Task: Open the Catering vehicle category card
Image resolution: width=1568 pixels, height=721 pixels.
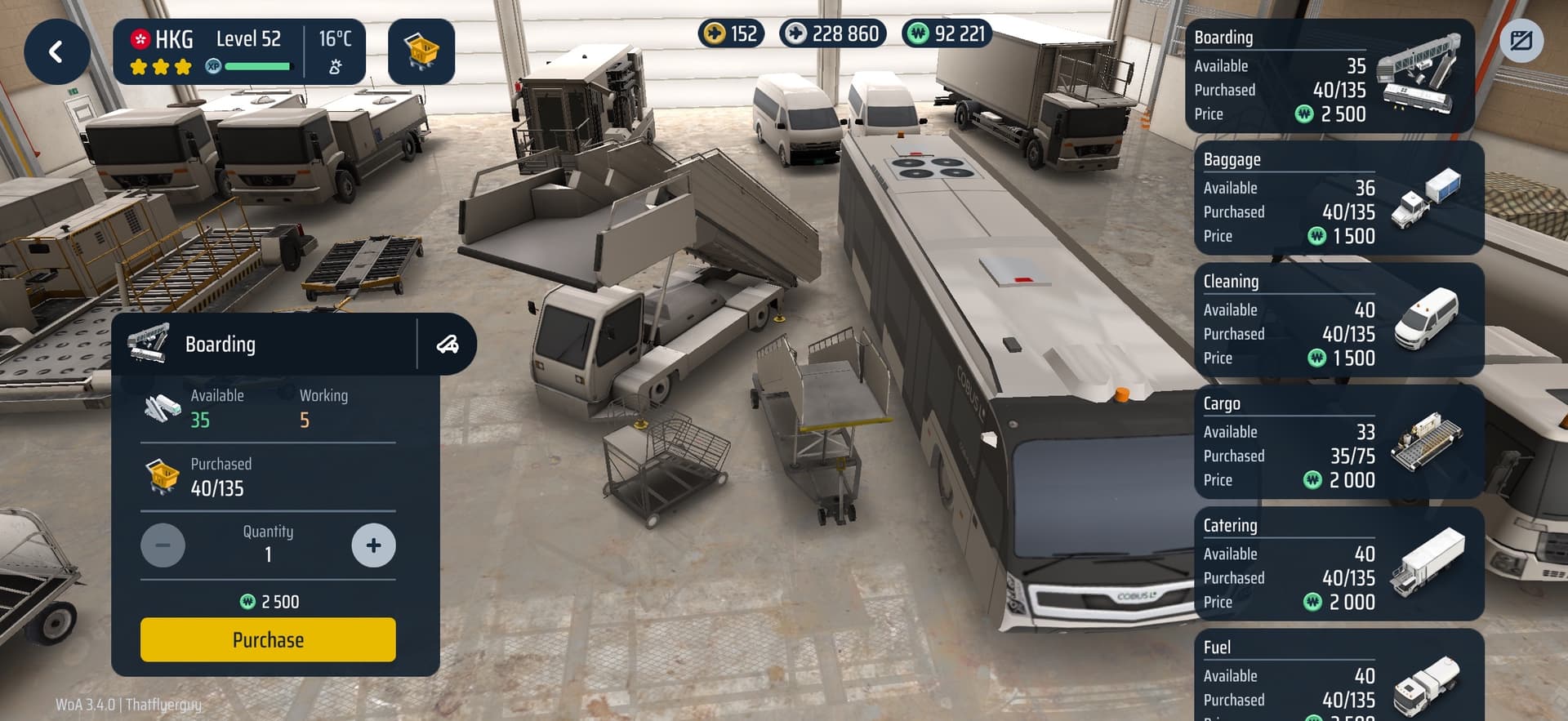Action: (x=1338, y=563)
